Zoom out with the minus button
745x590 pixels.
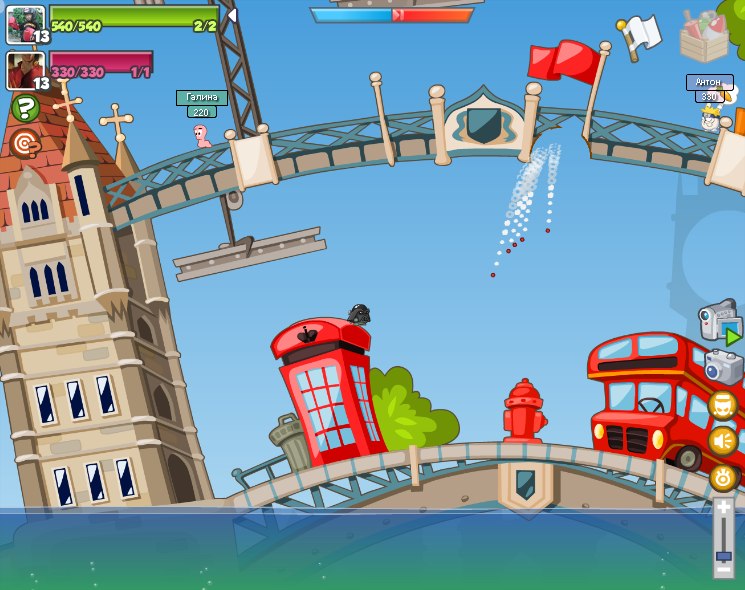tap(723, 571)
